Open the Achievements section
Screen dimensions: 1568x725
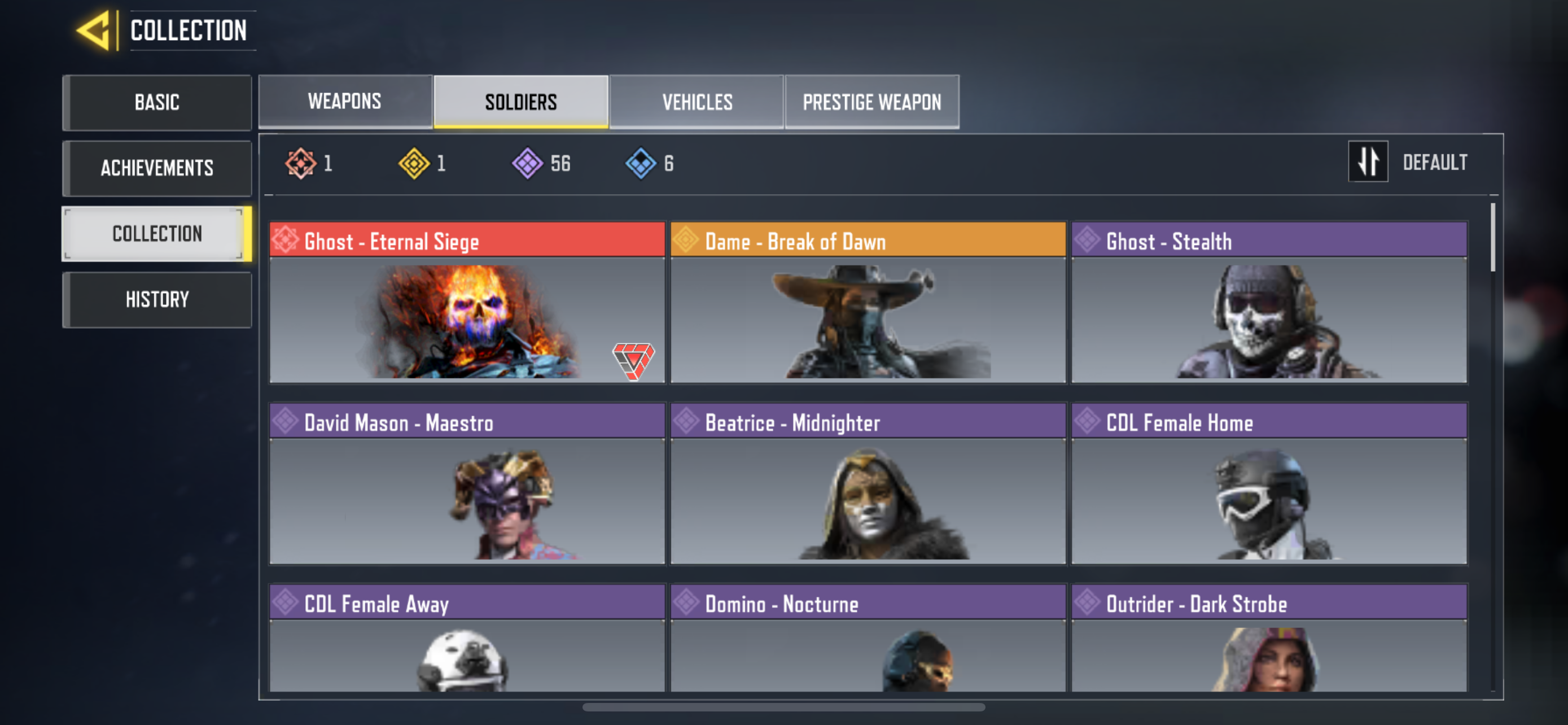click(x=156, y=168)
